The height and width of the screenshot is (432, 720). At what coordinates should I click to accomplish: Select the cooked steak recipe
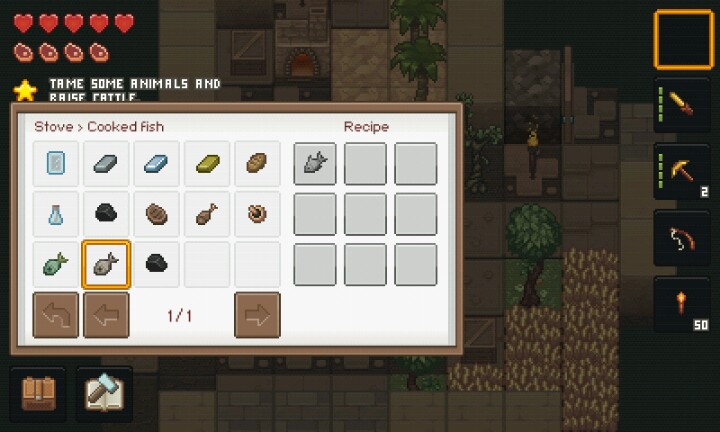coord(157,213)
